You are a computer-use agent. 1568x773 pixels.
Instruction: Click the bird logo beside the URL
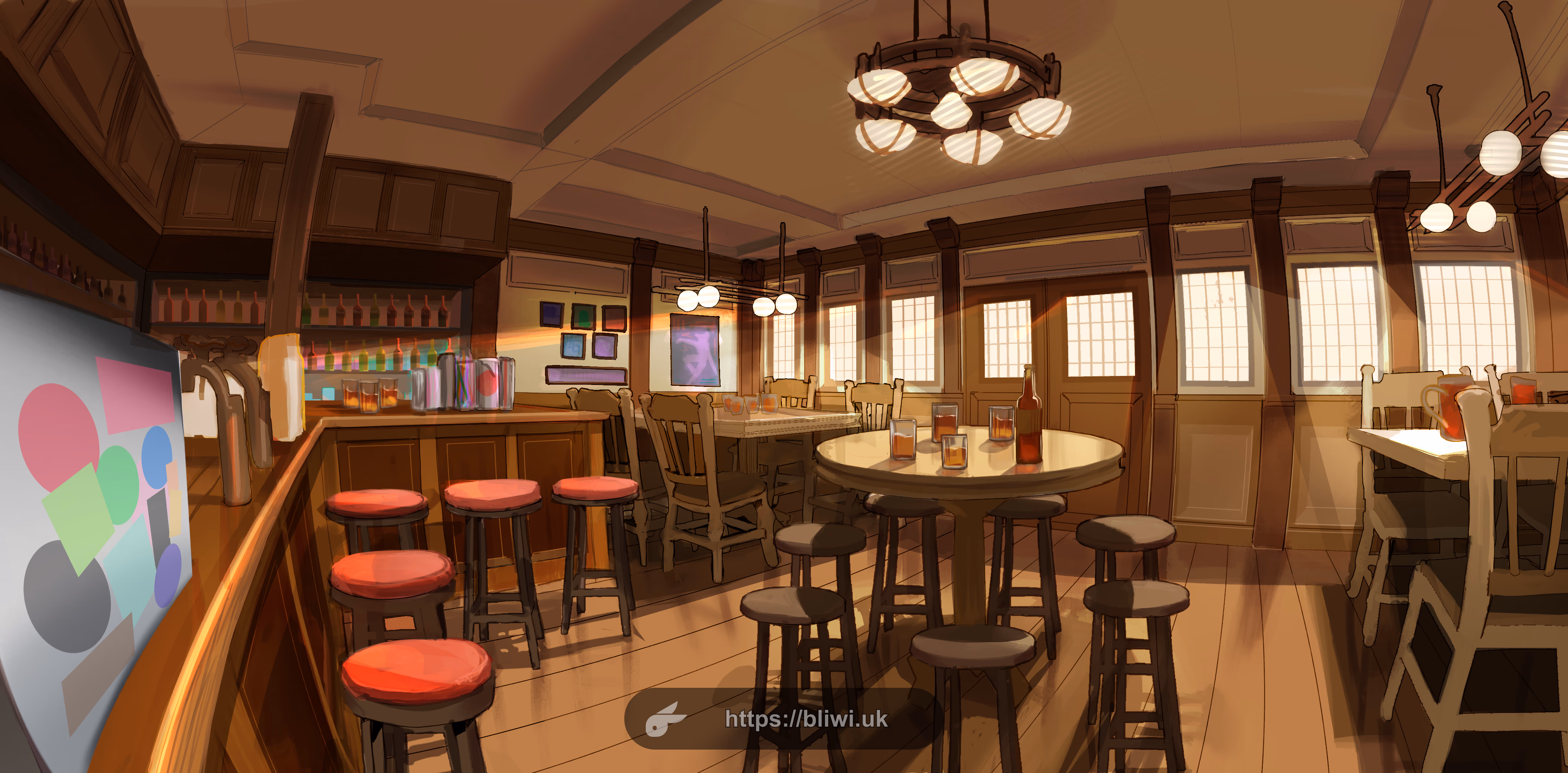coord(664,719)
